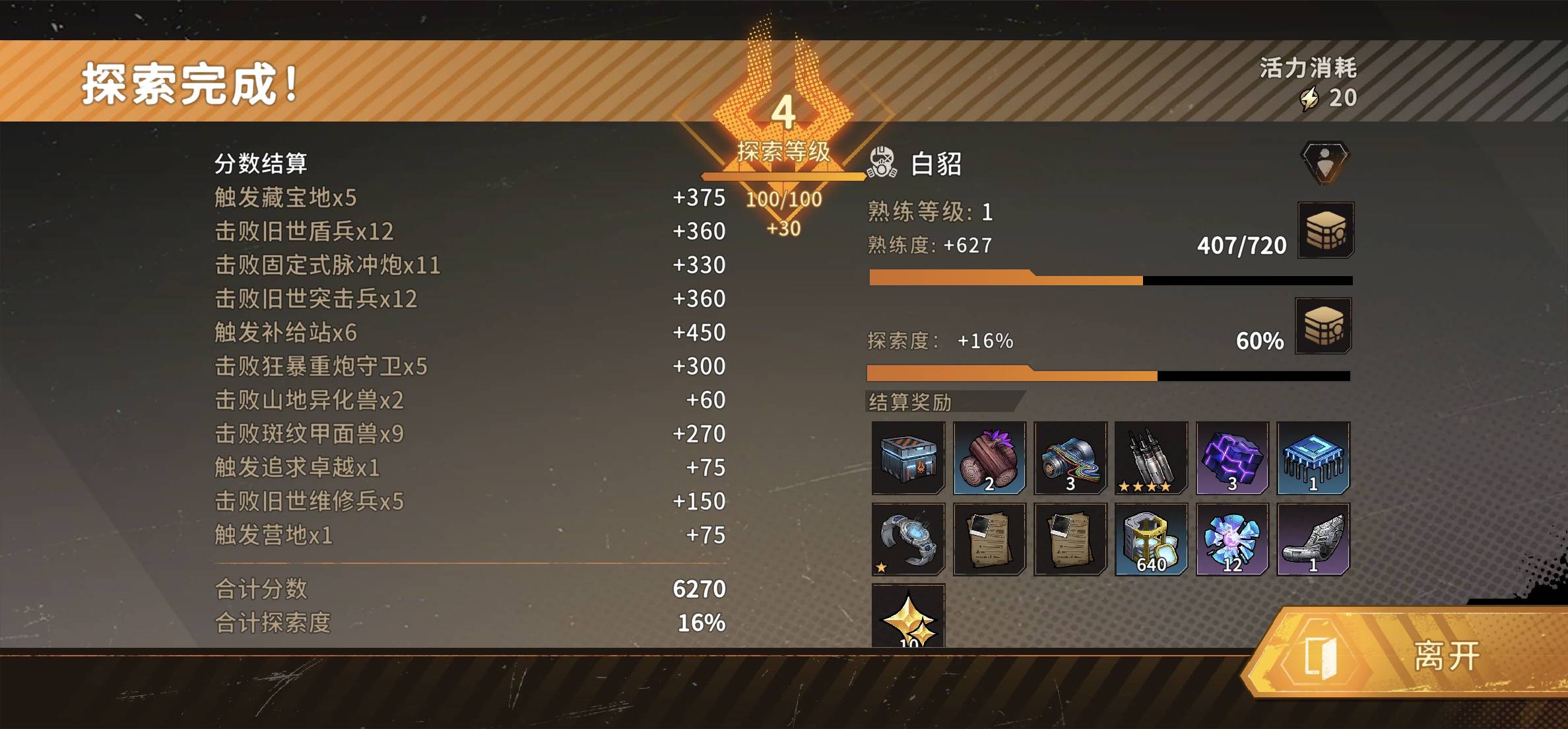Click the chest icon beside the 探索度 bar
The image size is (1568, 729).
pos(1322,325)
